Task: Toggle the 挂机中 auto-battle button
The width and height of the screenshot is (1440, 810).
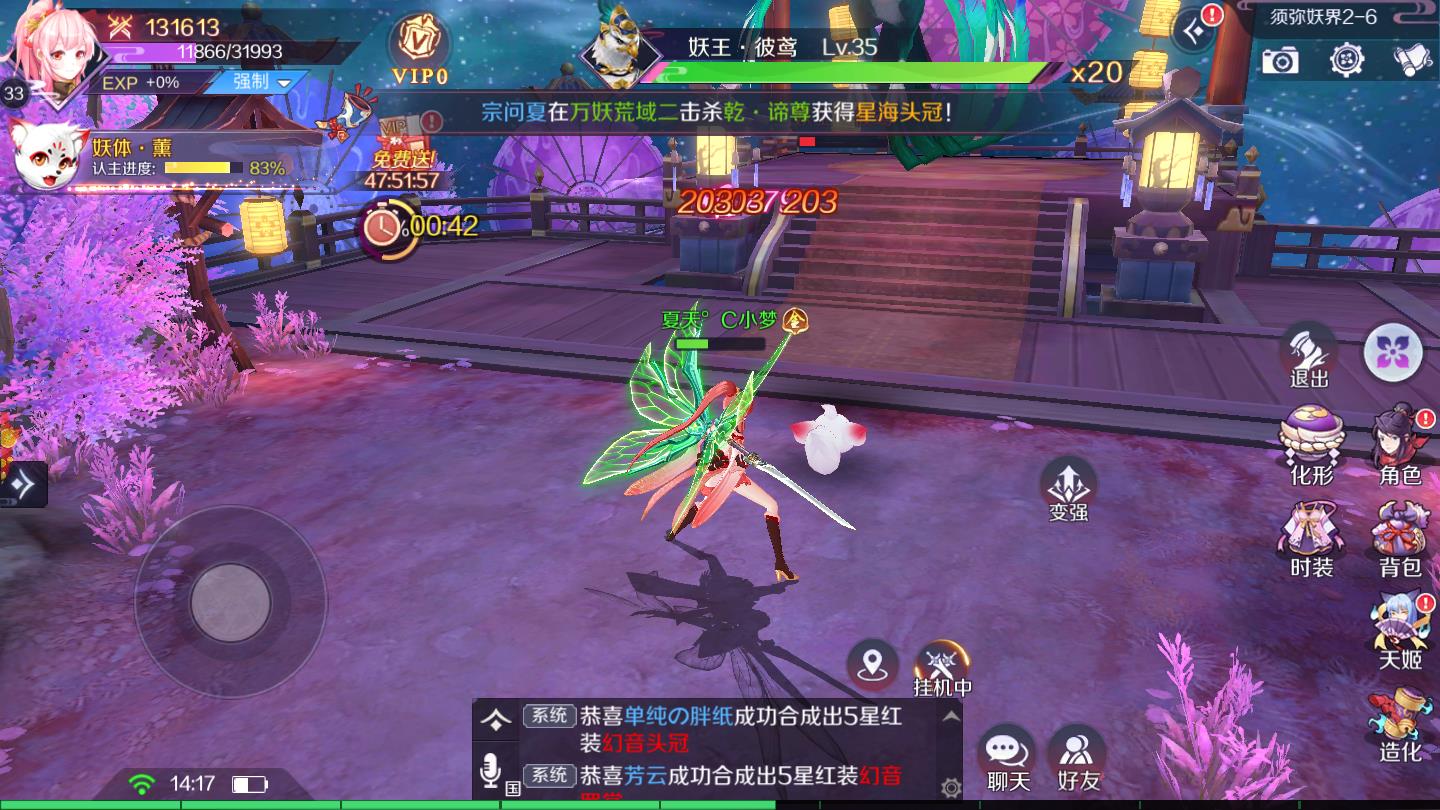Action: pos(942,667)
